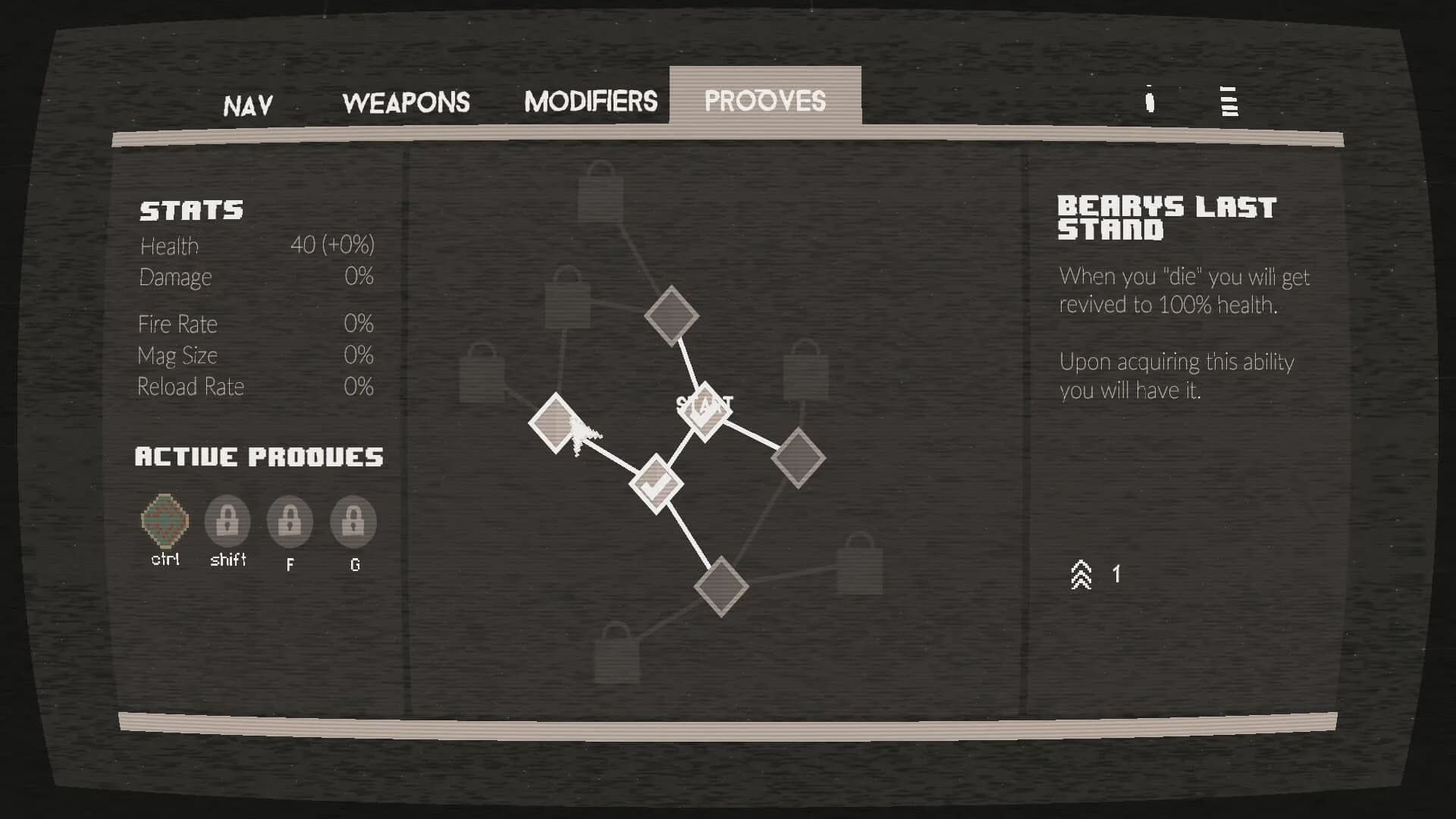Switch to the MODIFIERS tab
The height and width of the screenshot is (819, 1456).
591,101
